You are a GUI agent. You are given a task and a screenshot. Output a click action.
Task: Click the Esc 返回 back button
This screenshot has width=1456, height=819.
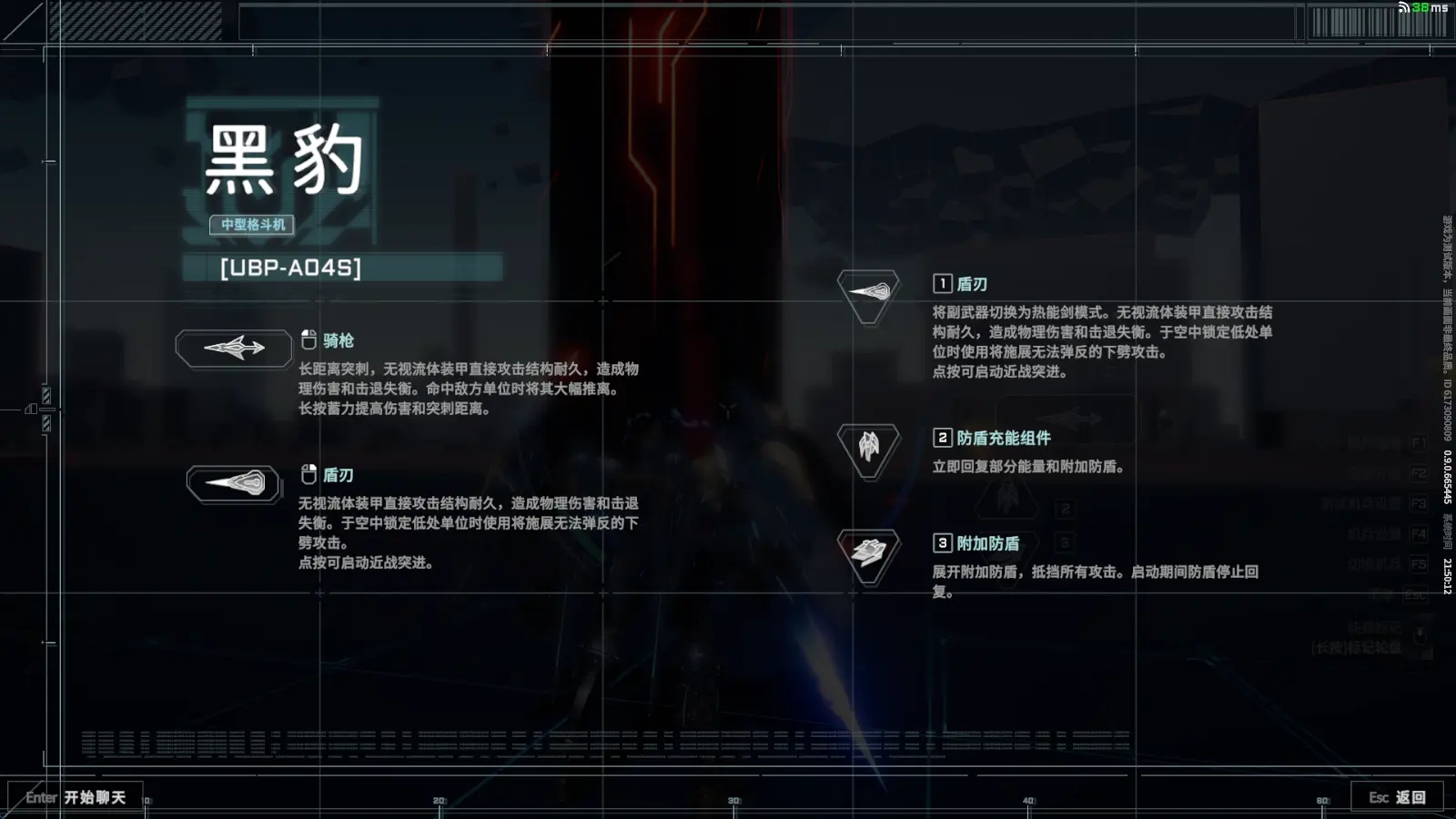click(x=1397, y=797)
